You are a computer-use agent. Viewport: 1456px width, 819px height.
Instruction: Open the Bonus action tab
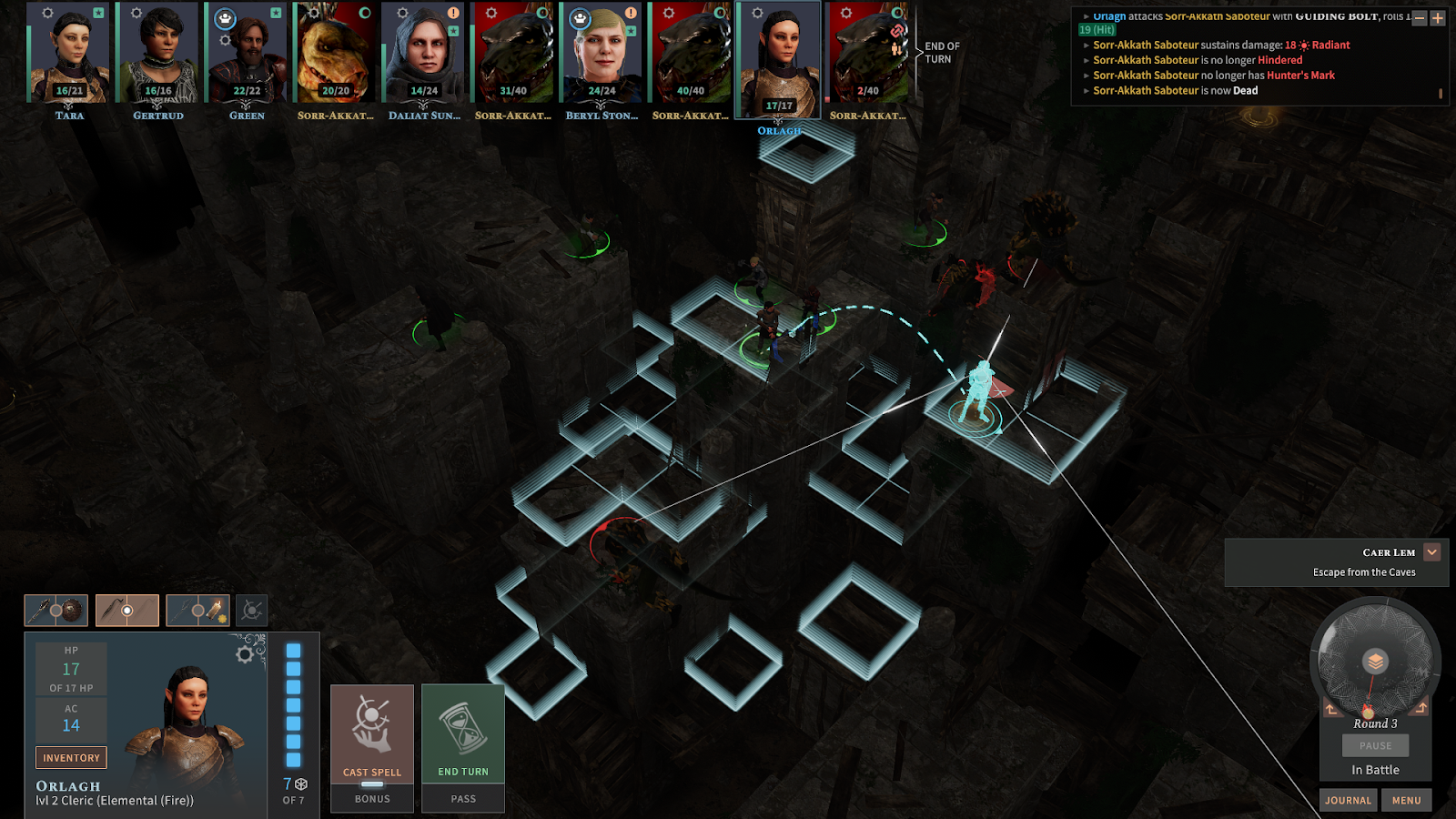tap(372, 798)
